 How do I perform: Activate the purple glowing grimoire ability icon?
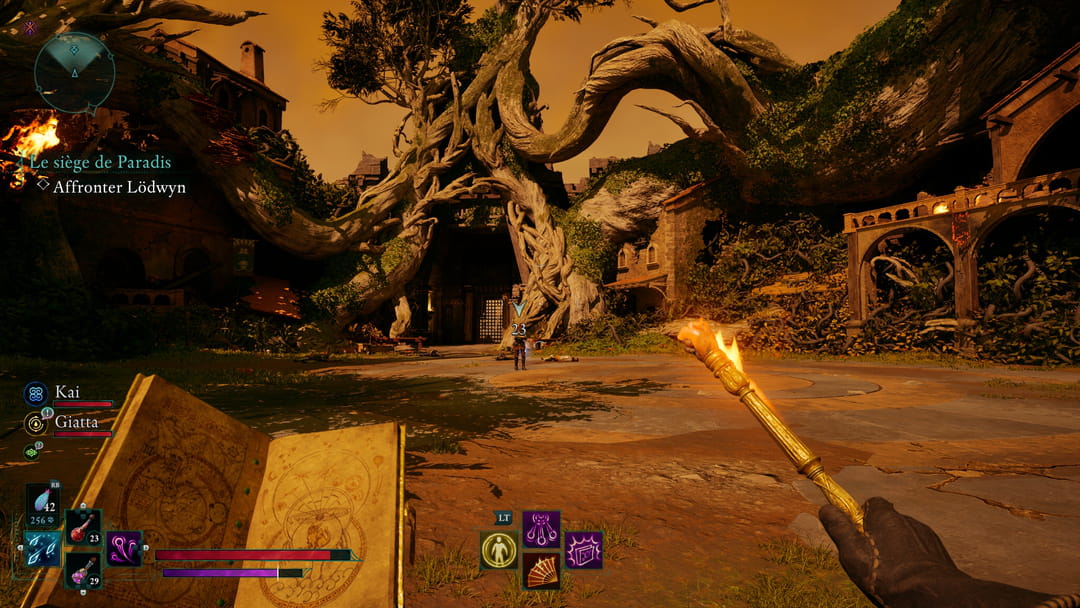(x=583, y=550)
